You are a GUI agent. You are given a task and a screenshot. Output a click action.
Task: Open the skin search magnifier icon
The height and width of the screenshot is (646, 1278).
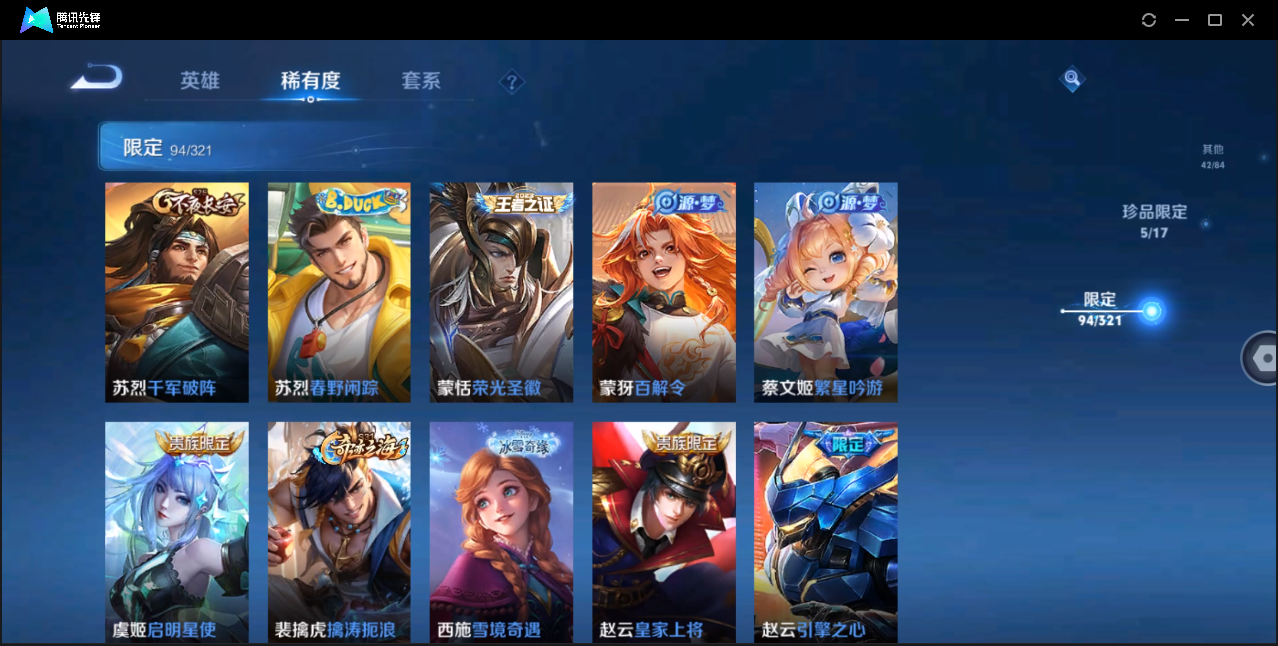click(1072, 78)
